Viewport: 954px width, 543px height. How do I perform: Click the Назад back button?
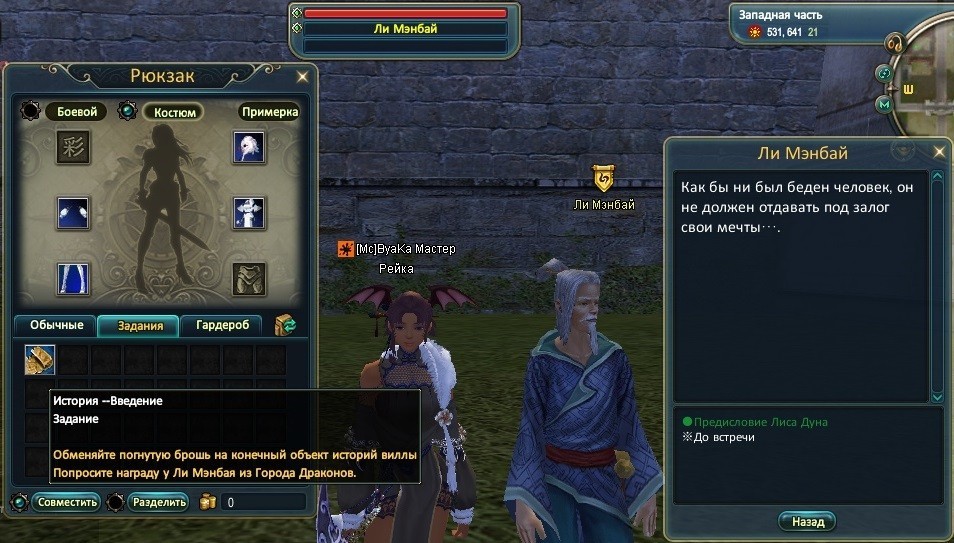pyautogui.click(x=807, y=522)
